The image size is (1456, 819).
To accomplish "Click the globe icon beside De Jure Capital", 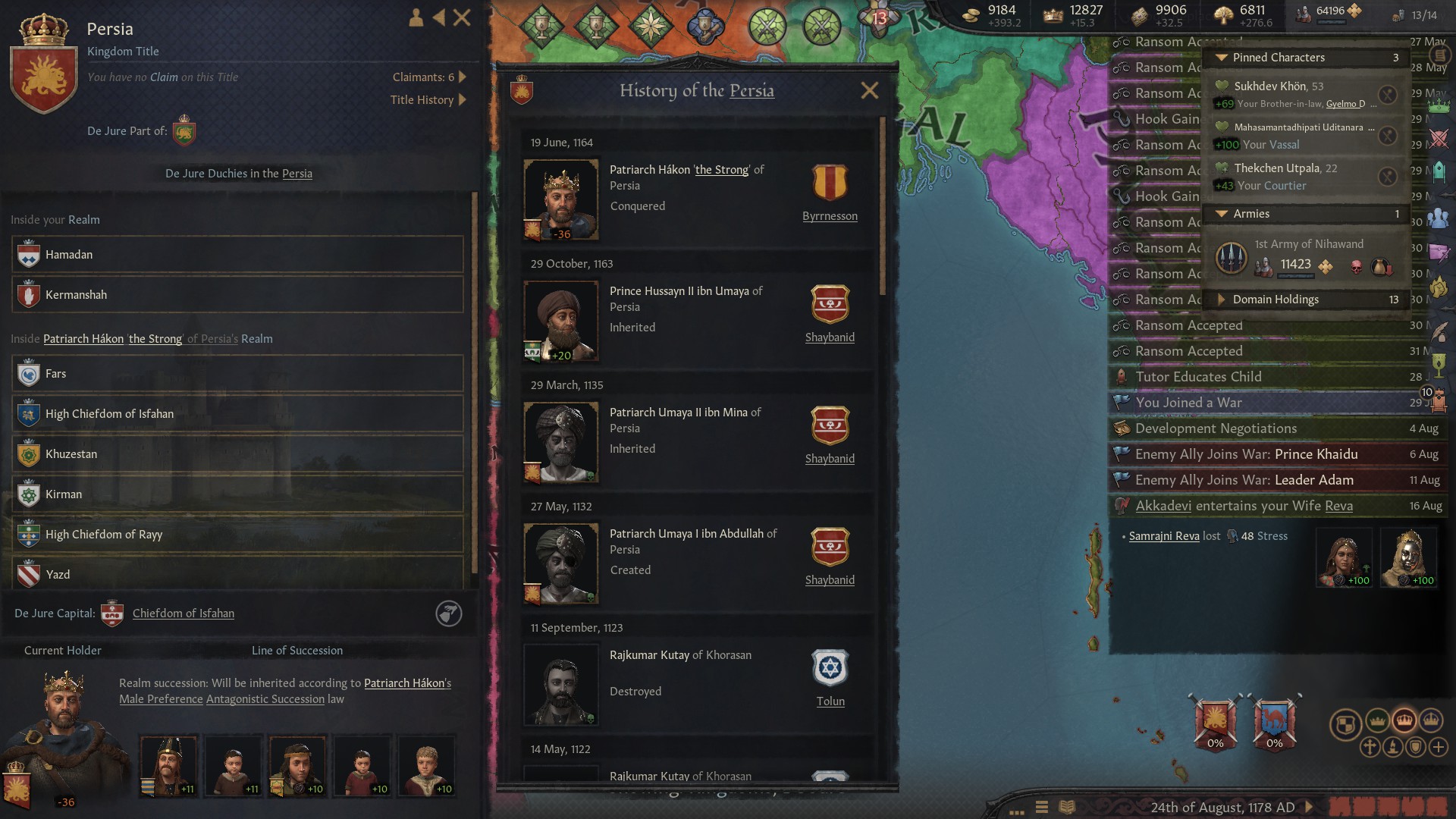I will point(449,614).
